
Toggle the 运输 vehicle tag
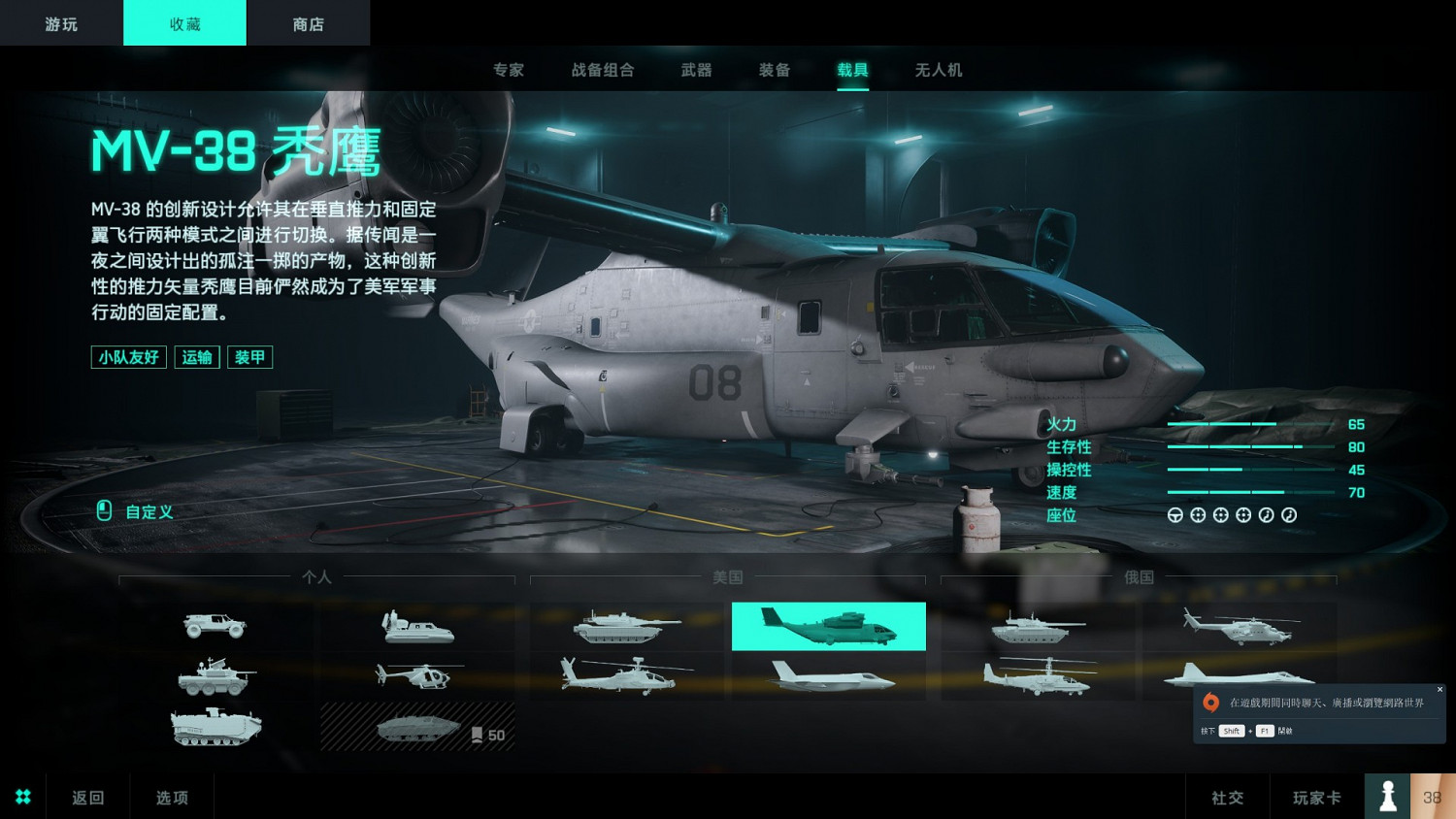(196, 357)
